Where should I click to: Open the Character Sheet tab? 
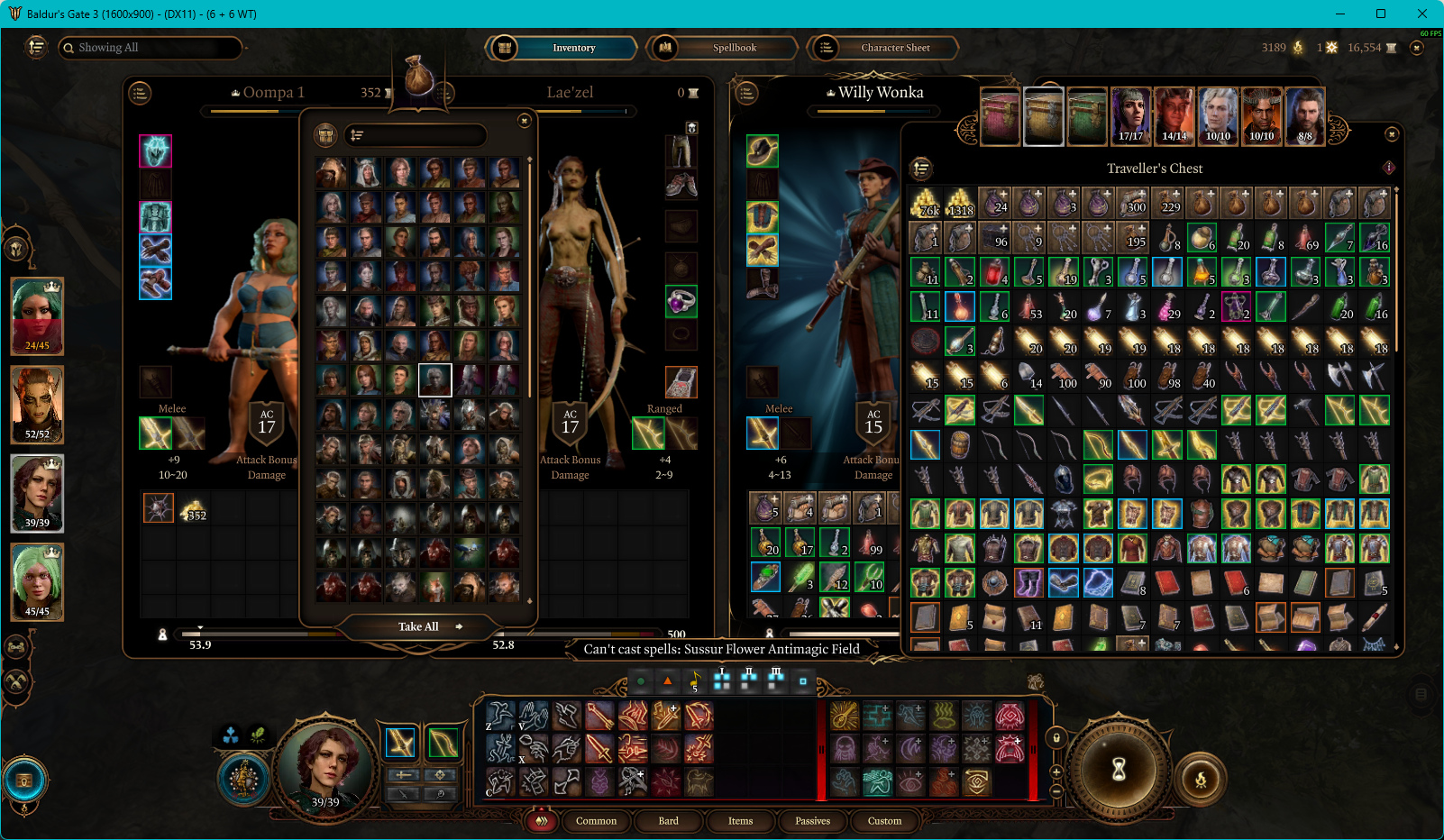click(x=894, y=48)
